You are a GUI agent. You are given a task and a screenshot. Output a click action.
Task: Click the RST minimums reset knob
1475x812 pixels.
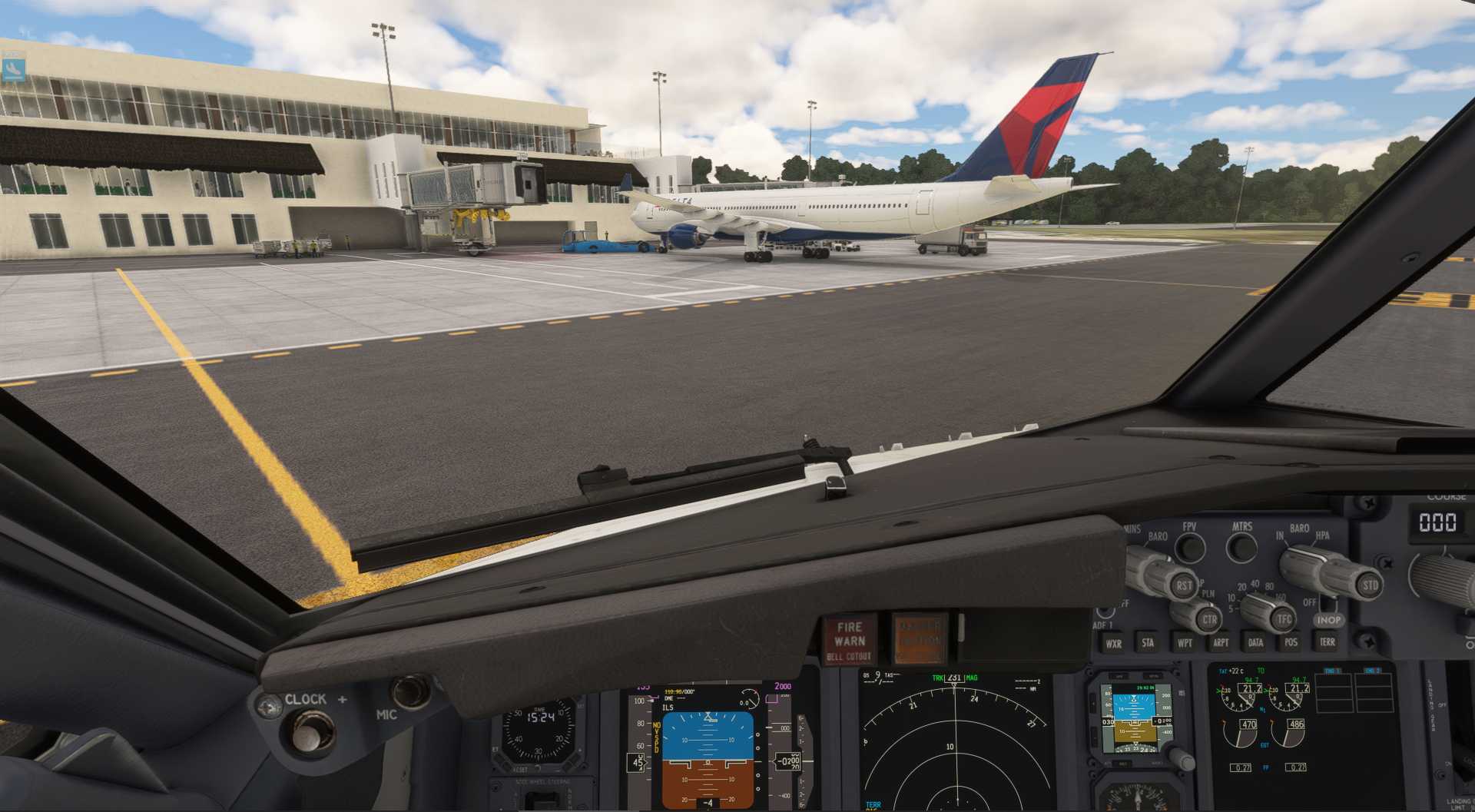[1184, 585]
